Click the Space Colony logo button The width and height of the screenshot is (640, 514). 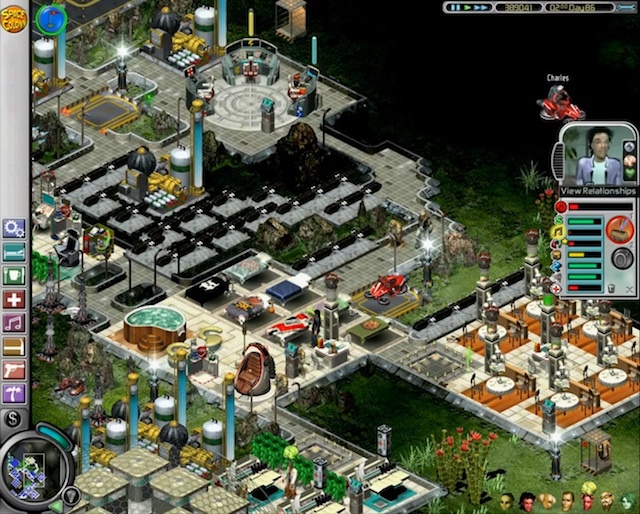point(14,17)
